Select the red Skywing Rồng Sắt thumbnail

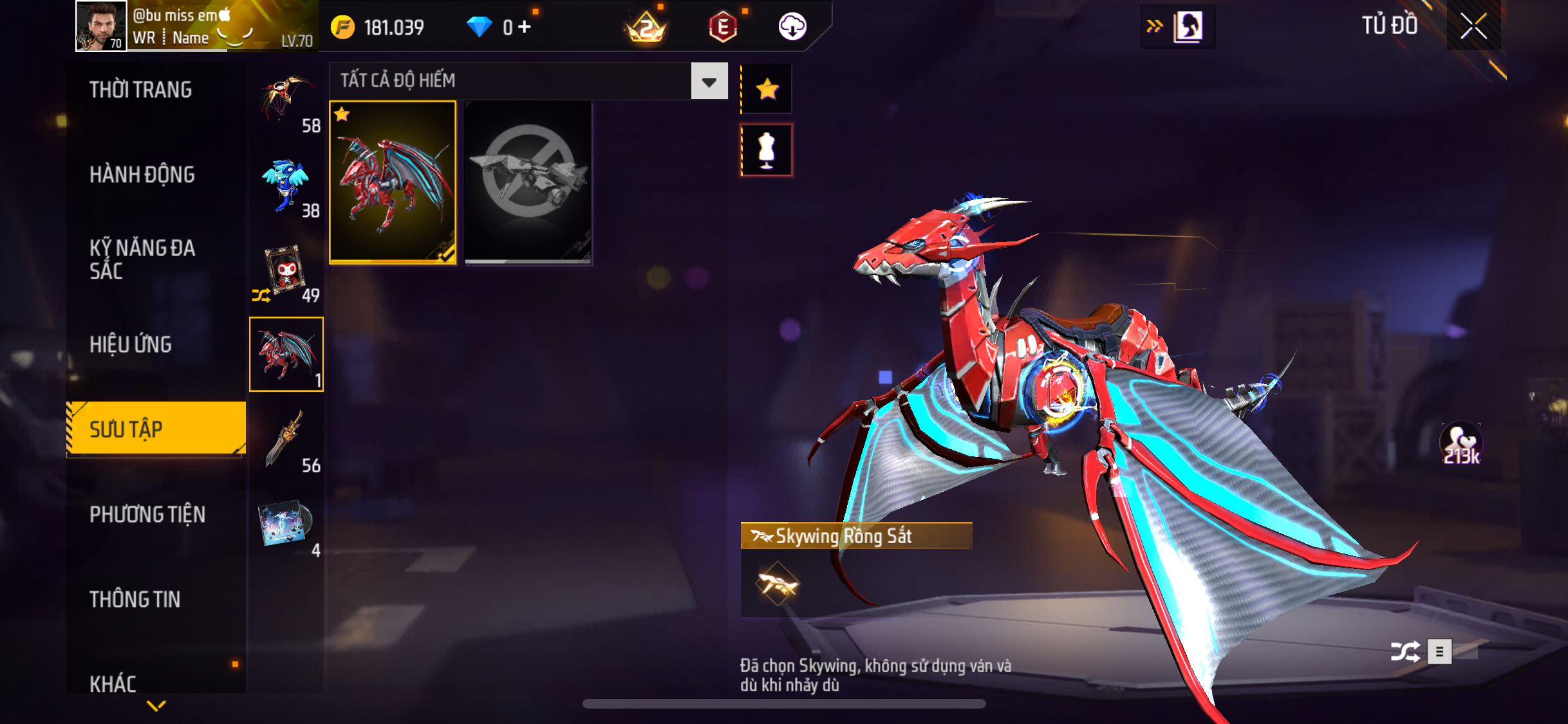pos(393,182)
